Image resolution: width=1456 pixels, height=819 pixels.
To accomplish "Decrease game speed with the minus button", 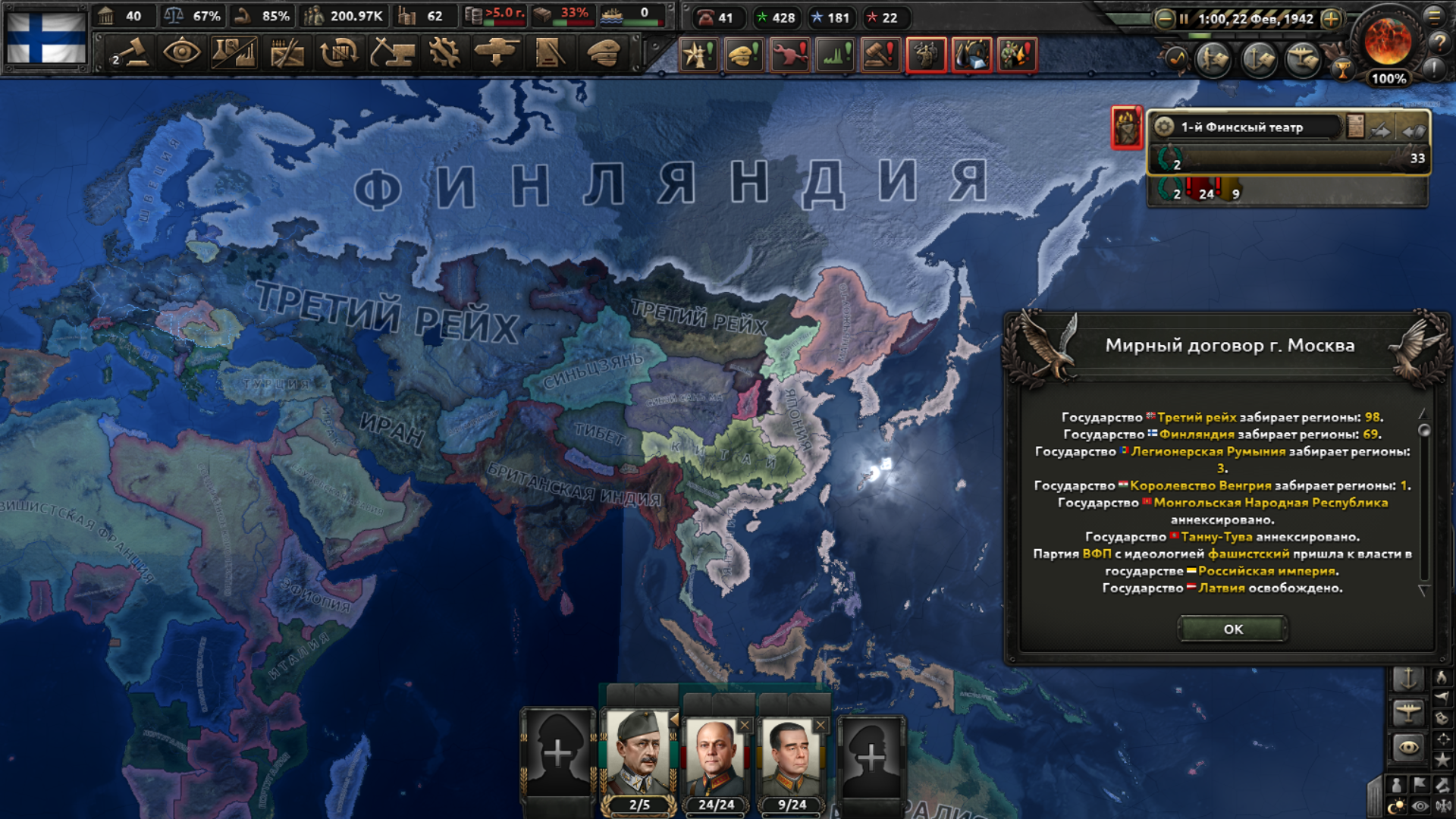I will point(1164,19).
